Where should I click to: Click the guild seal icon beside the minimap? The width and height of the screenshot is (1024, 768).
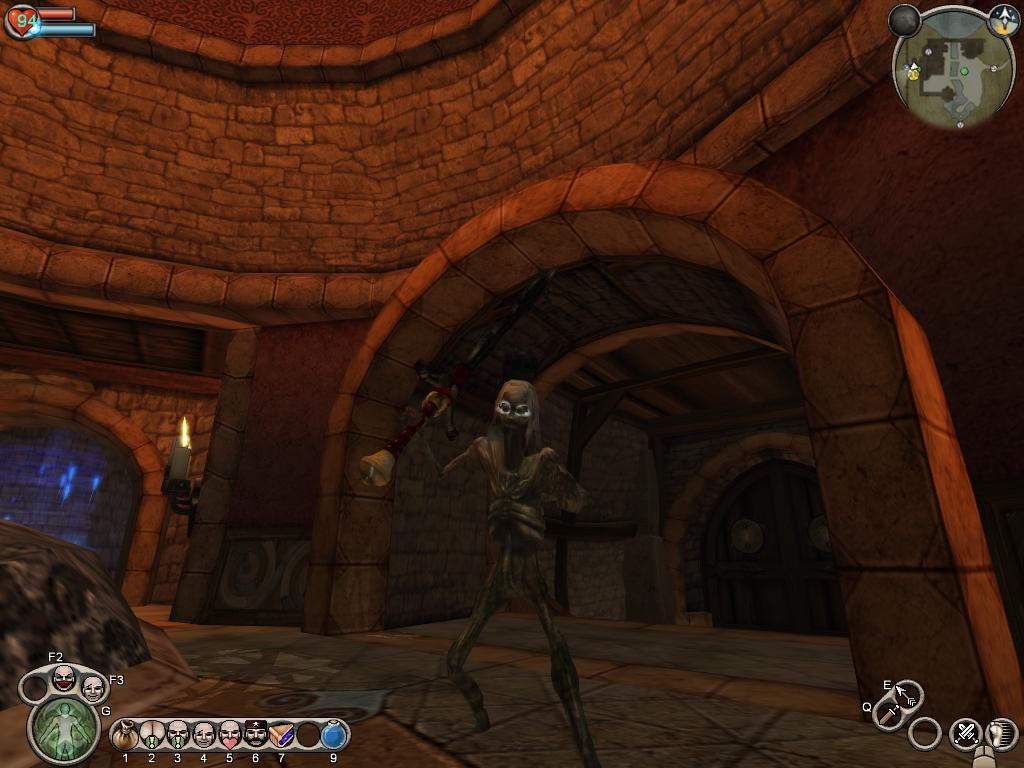pyautogui.click(x=1003, y=20)
